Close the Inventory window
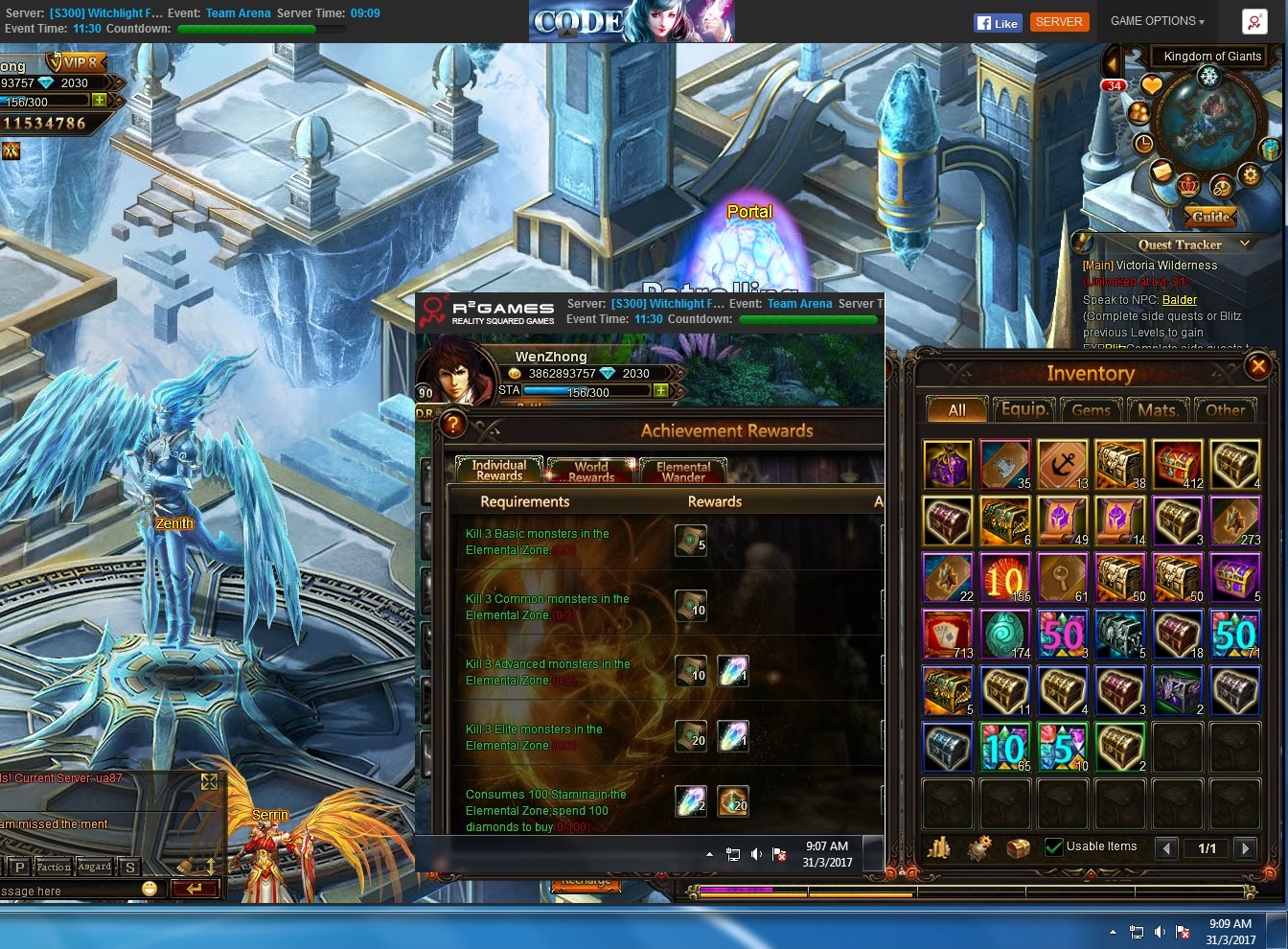Viewport: 1288px width, 949px height. [x=1258, y=365]
